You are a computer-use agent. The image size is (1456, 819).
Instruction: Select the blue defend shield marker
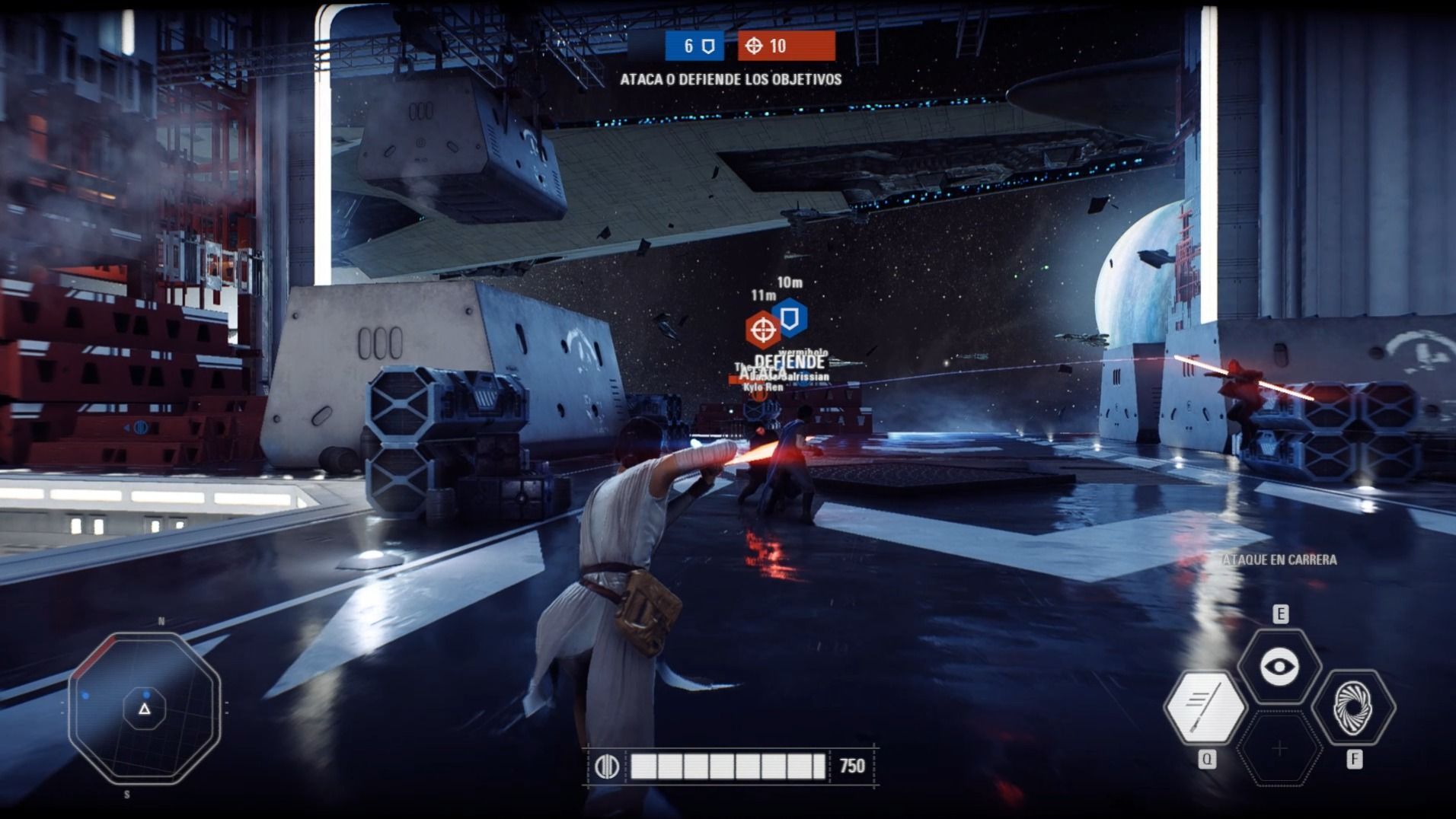[x=790, y=317]
